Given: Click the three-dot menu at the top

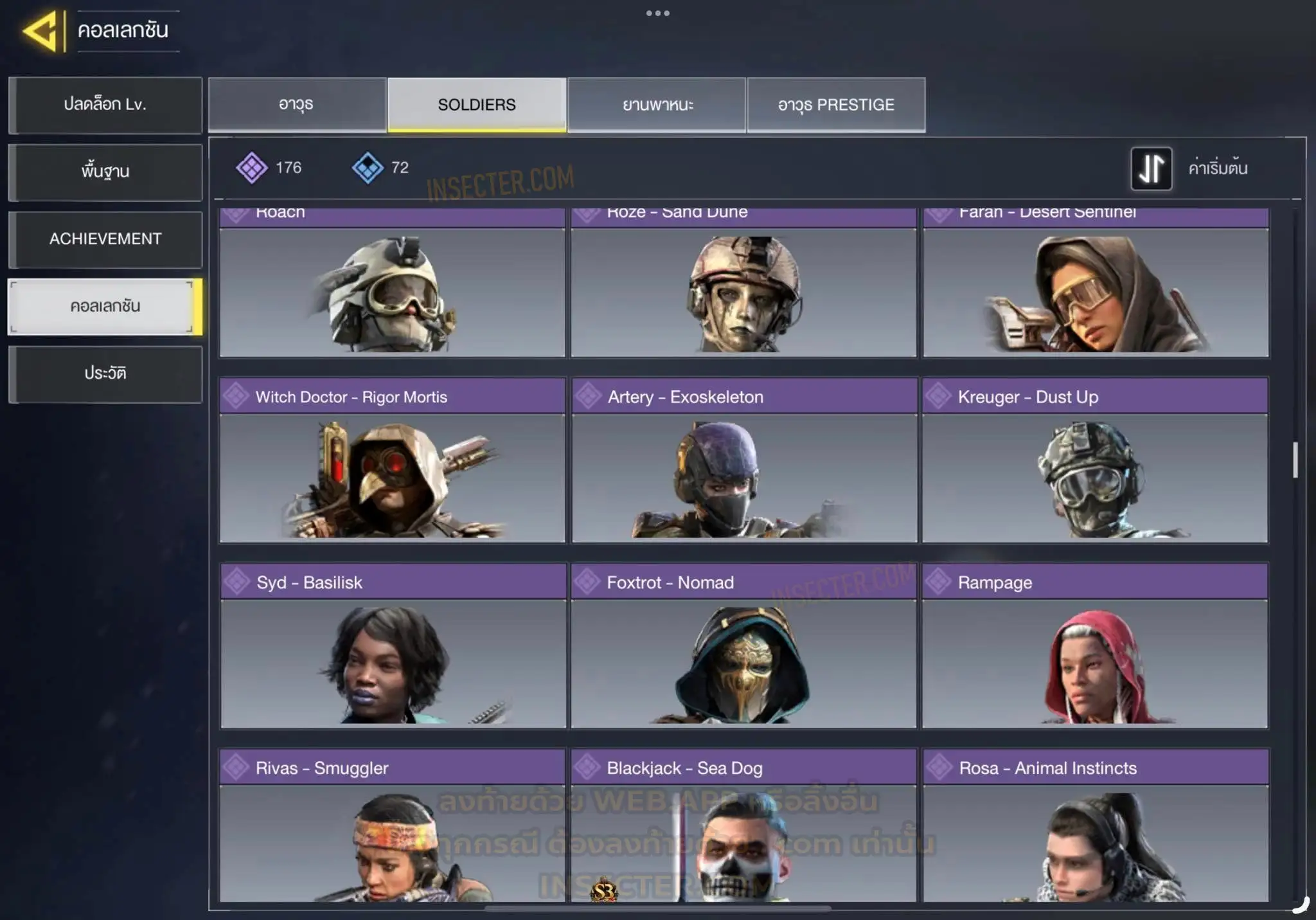Looking at the screenshot, I should point(658,14).
